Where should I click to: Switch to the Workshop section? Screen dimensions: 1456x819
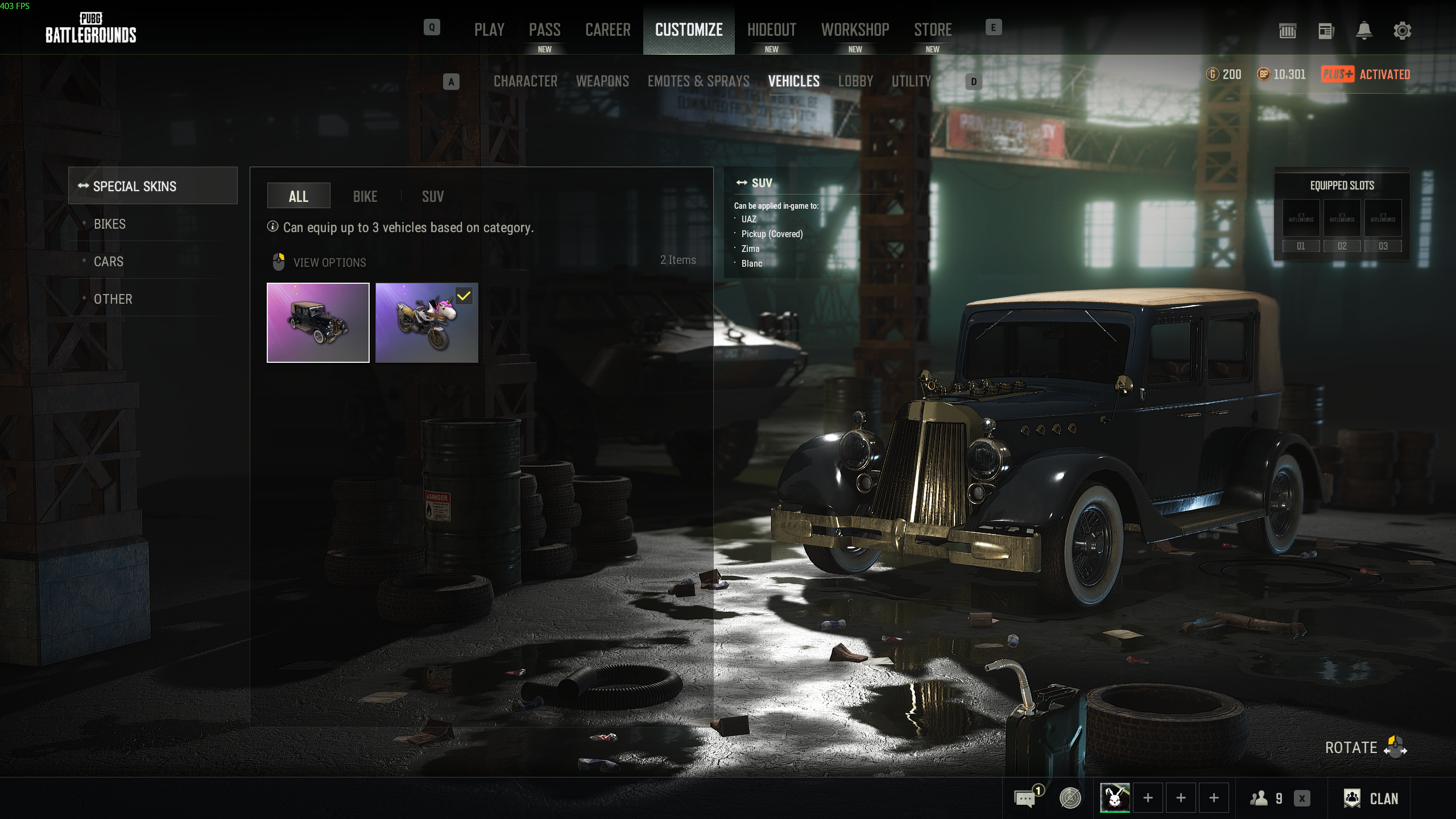[855, 30]
